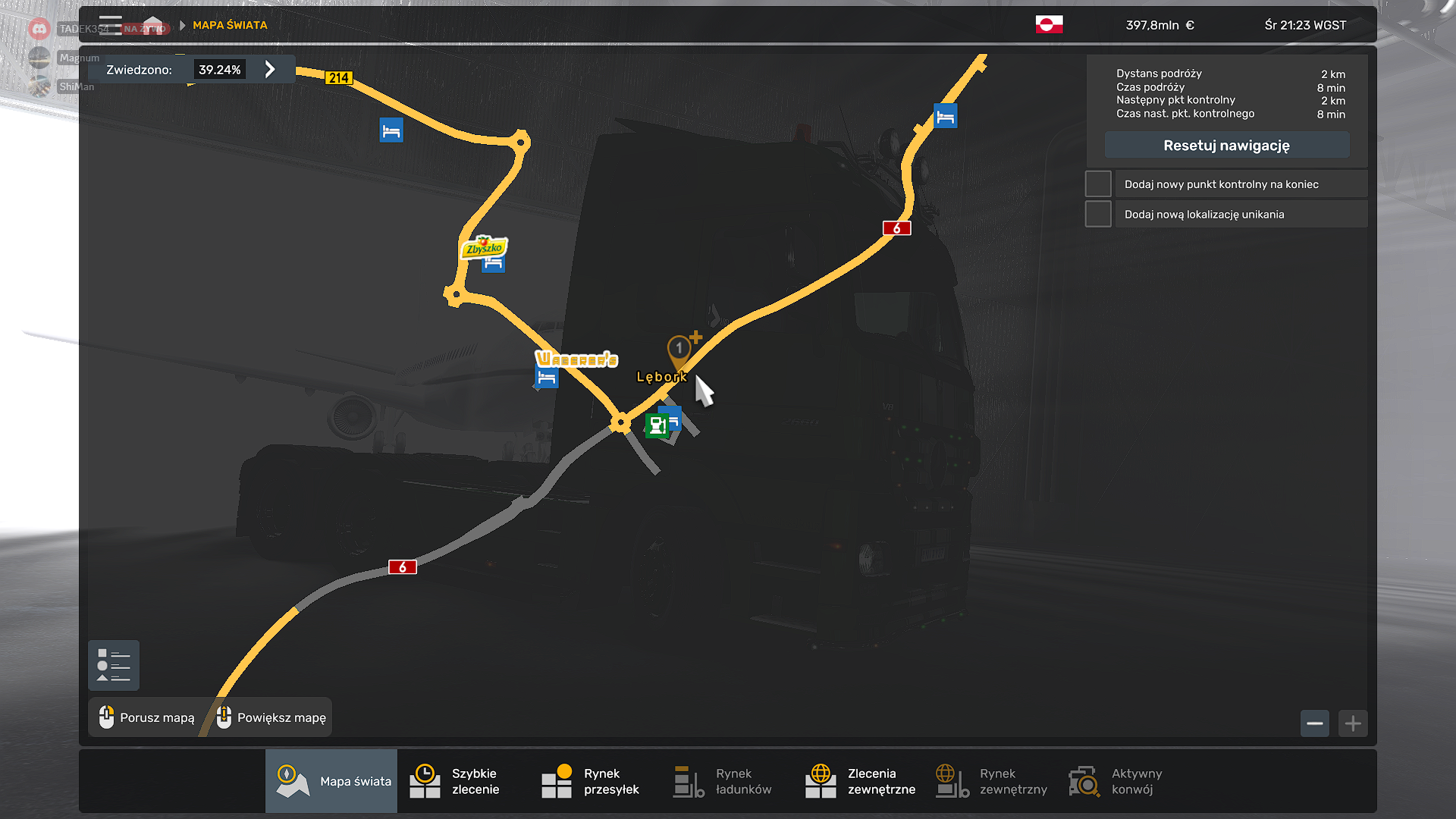The width and height of the screenshot is (1456, 819).
Task: Open Rynek przesyłek tab
Action: 595,781
